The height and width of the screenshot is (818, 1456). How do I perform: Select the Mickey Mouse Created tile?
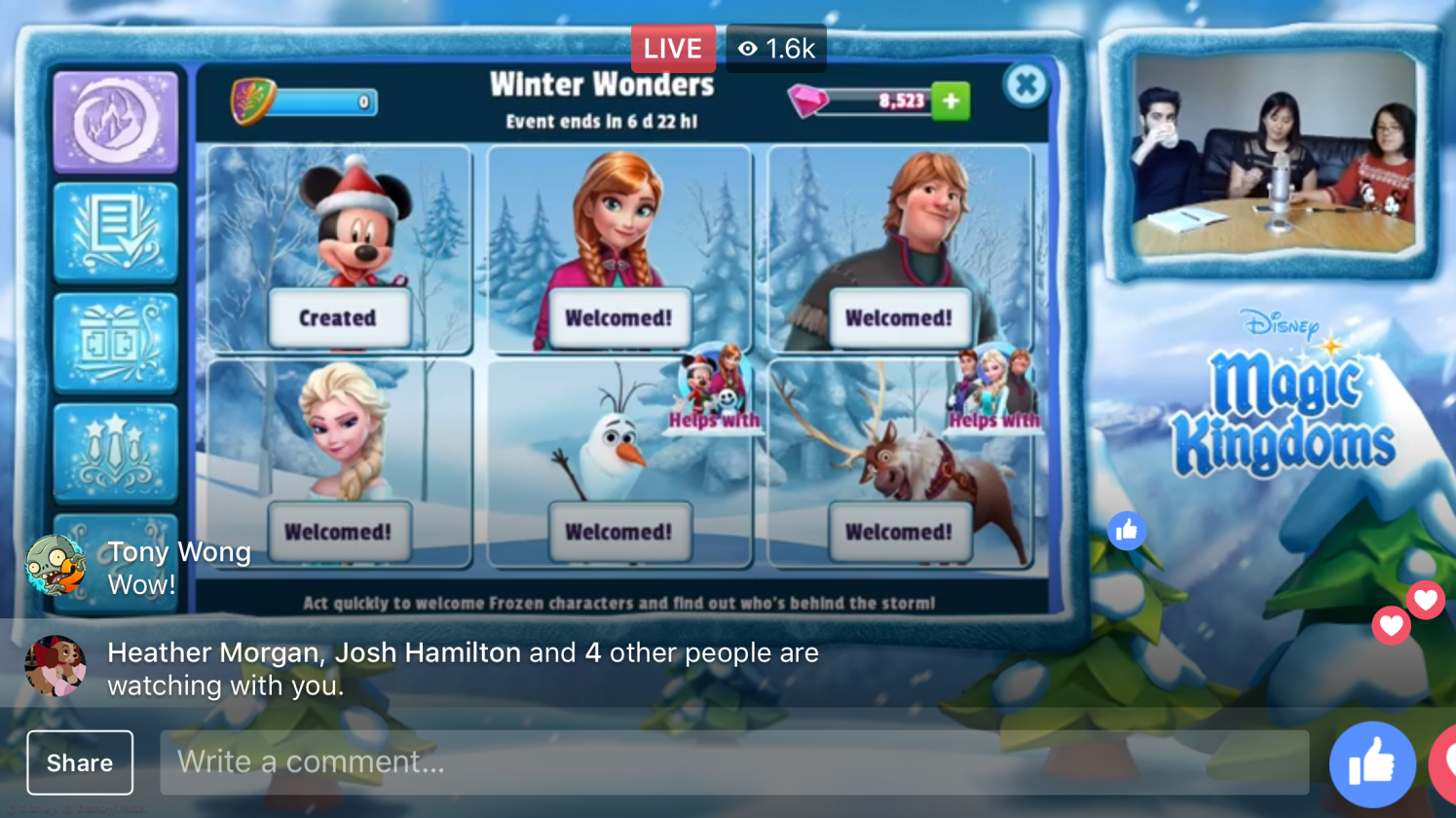338,250
